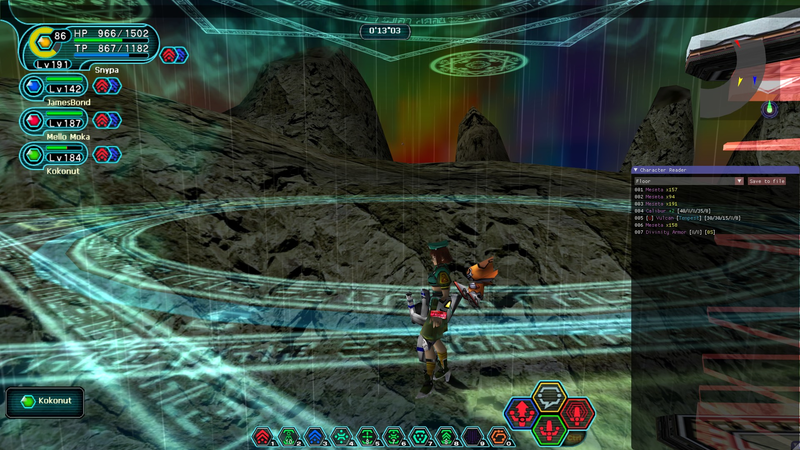
Task: Use the red arrow quick slot 1
Action: tap(262, 436)
